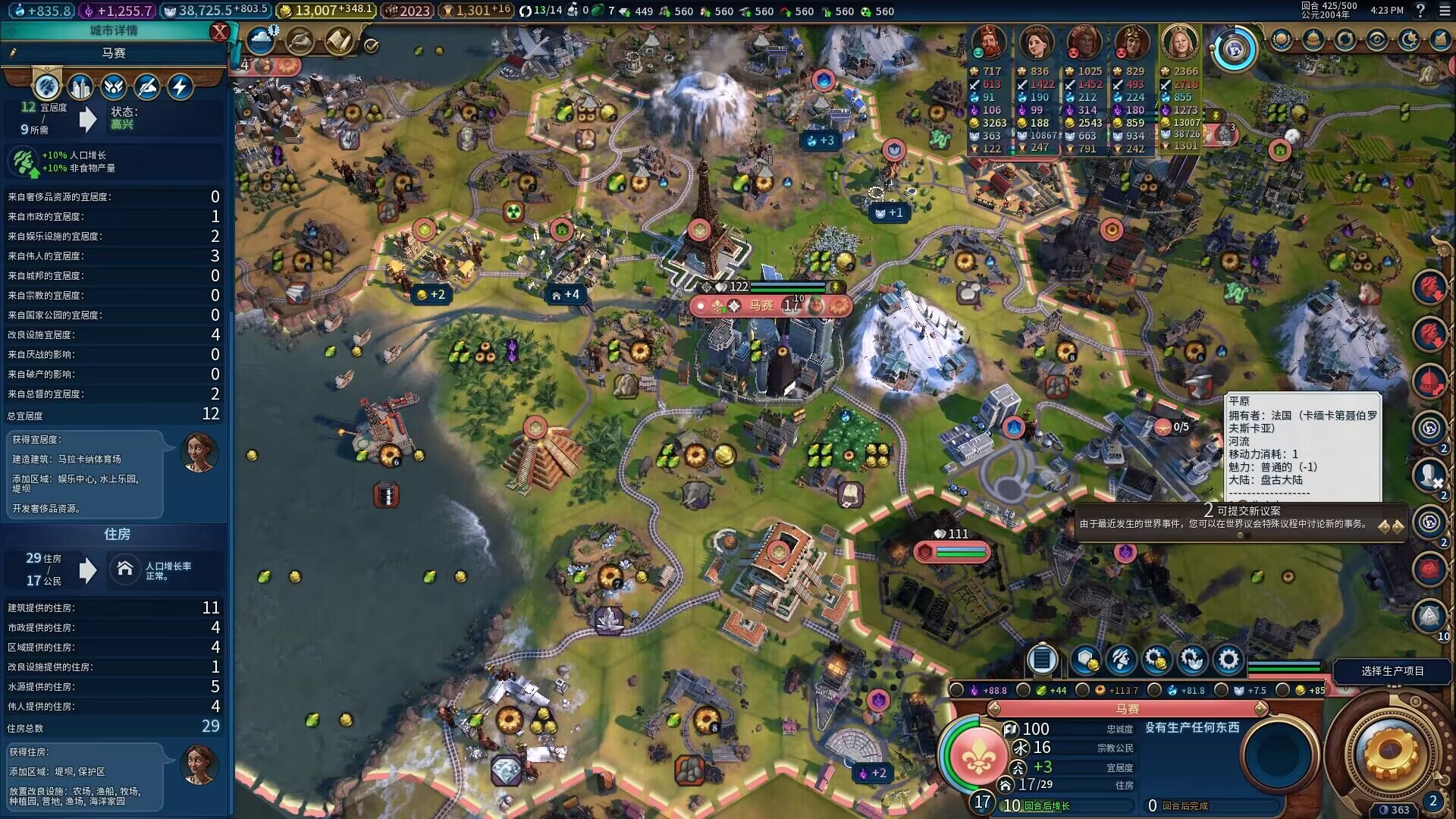Select the red-bearded leader portrait
The height and width of the screenshot is (819, 1456).
click(x=988, y=42)
